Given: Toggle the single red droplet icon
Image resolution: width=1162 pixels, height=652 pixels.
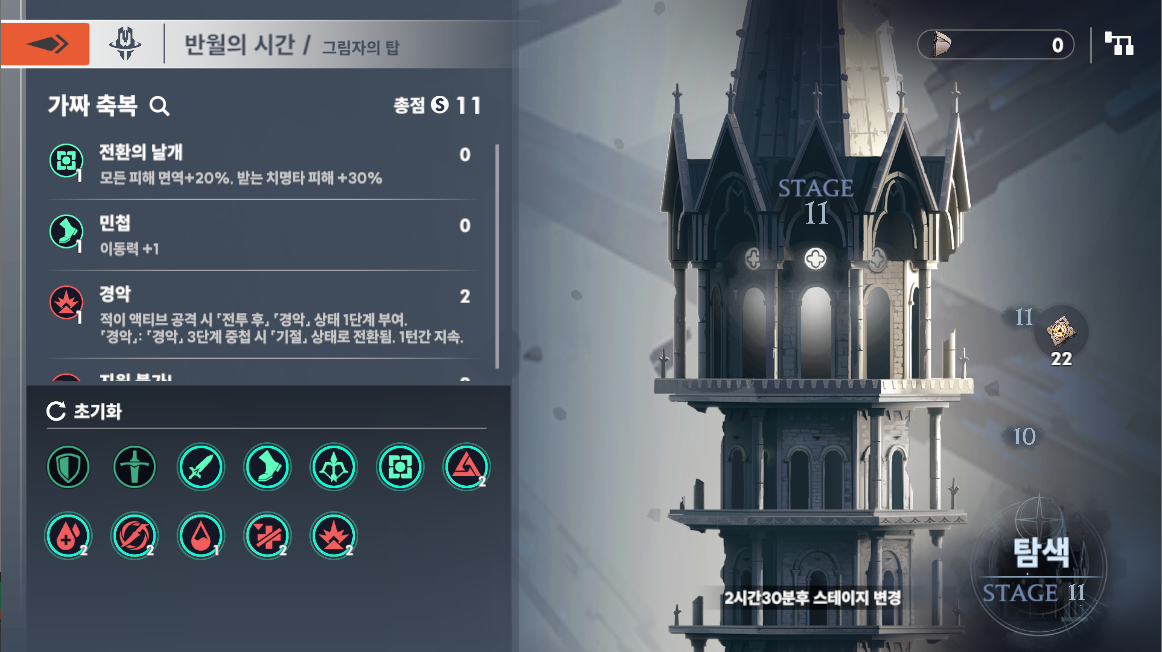Looking at the screenshot, I should click(200, 535).
